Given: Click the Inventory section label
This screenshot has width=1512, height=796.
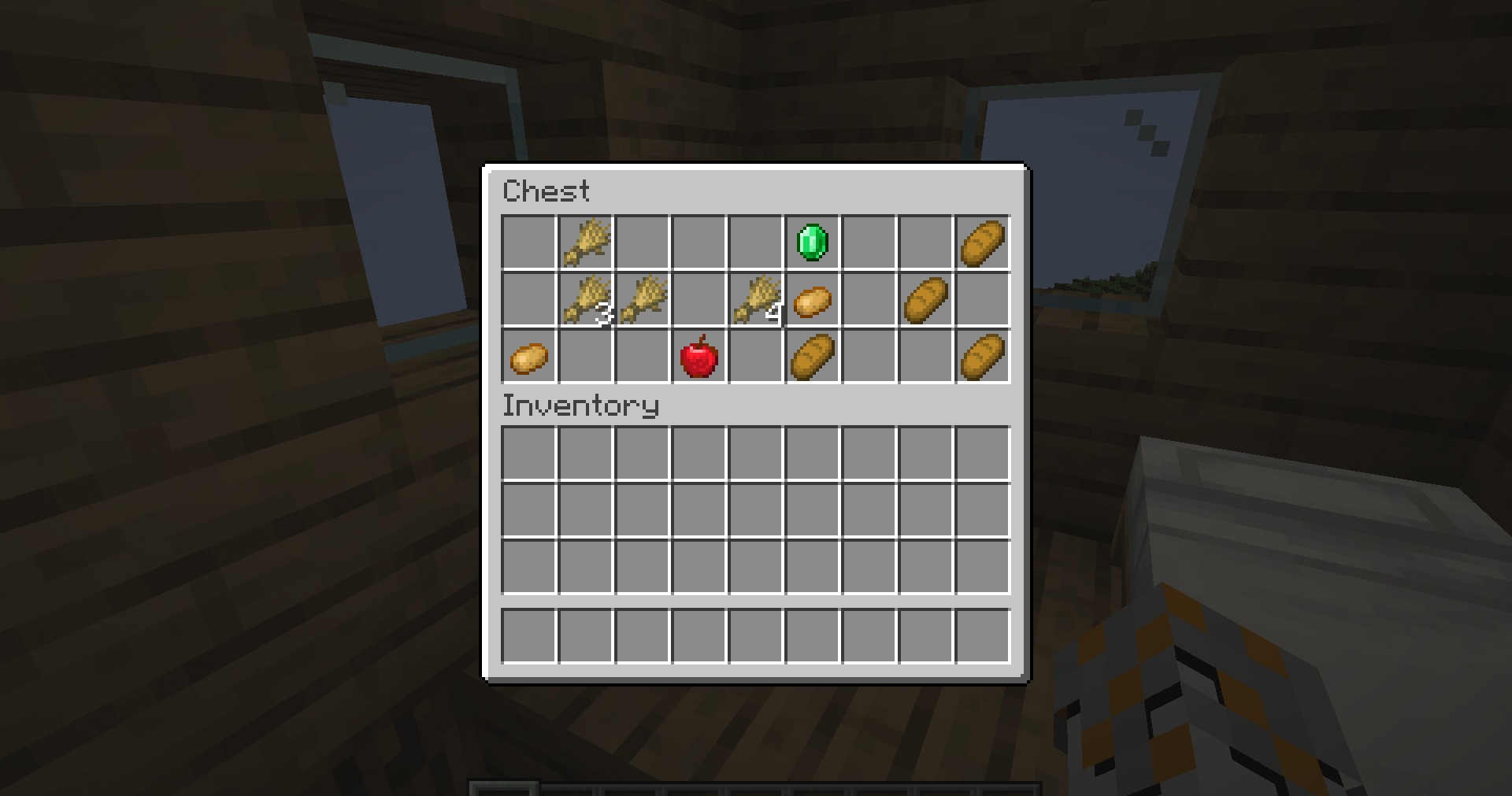Looking at the screenshot, I should (580, 405).
